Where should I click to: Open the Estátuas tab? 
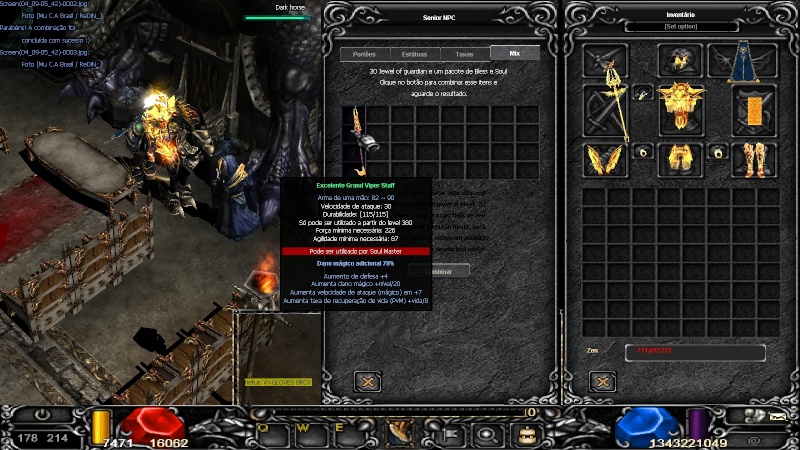(x=414, y=54)
